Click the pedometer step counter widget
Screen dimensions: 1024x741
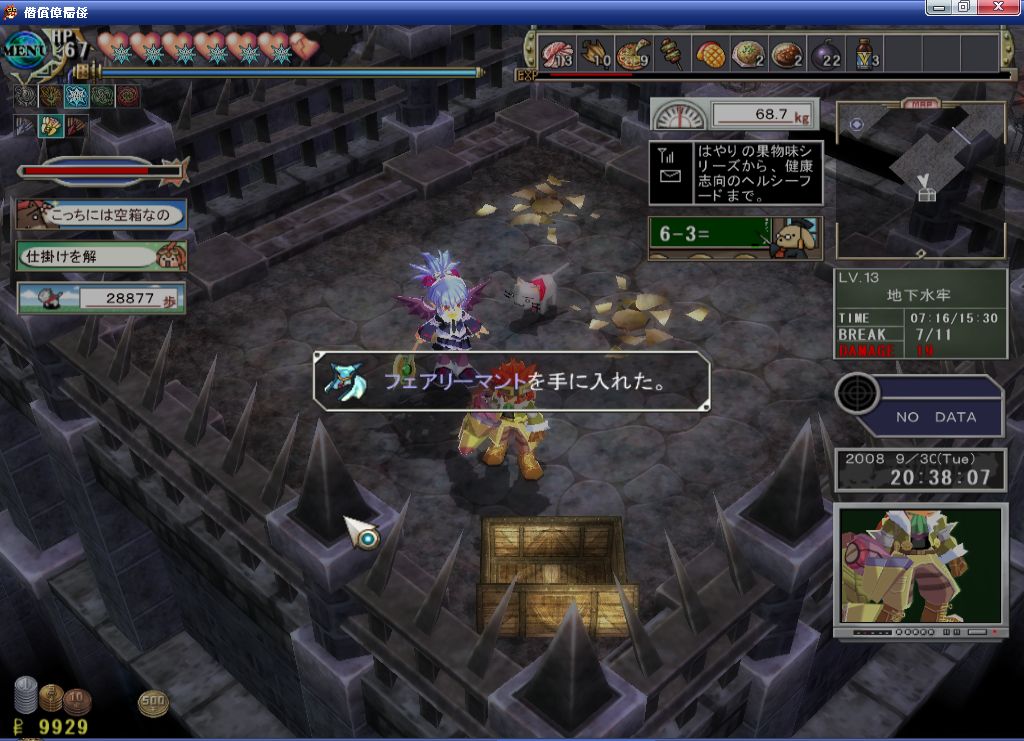[101, 298]
